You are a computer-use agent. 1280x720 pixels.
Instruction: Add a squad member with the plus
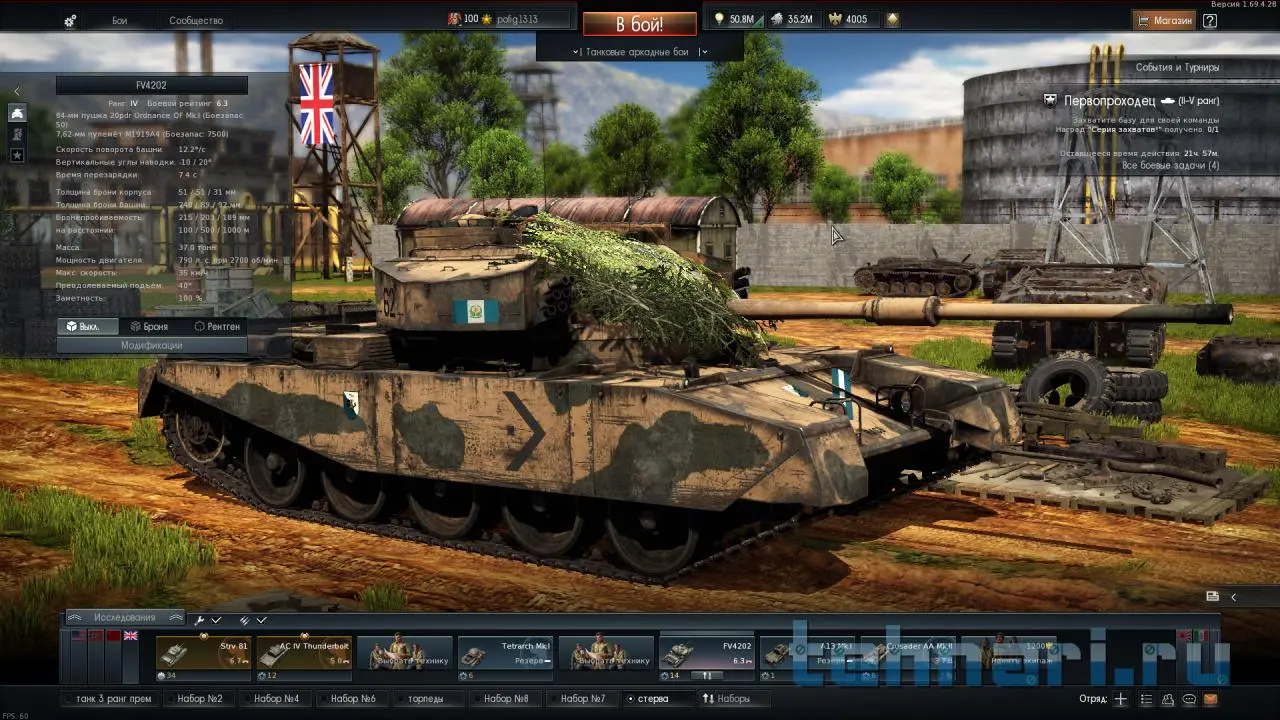point(1121,699)
